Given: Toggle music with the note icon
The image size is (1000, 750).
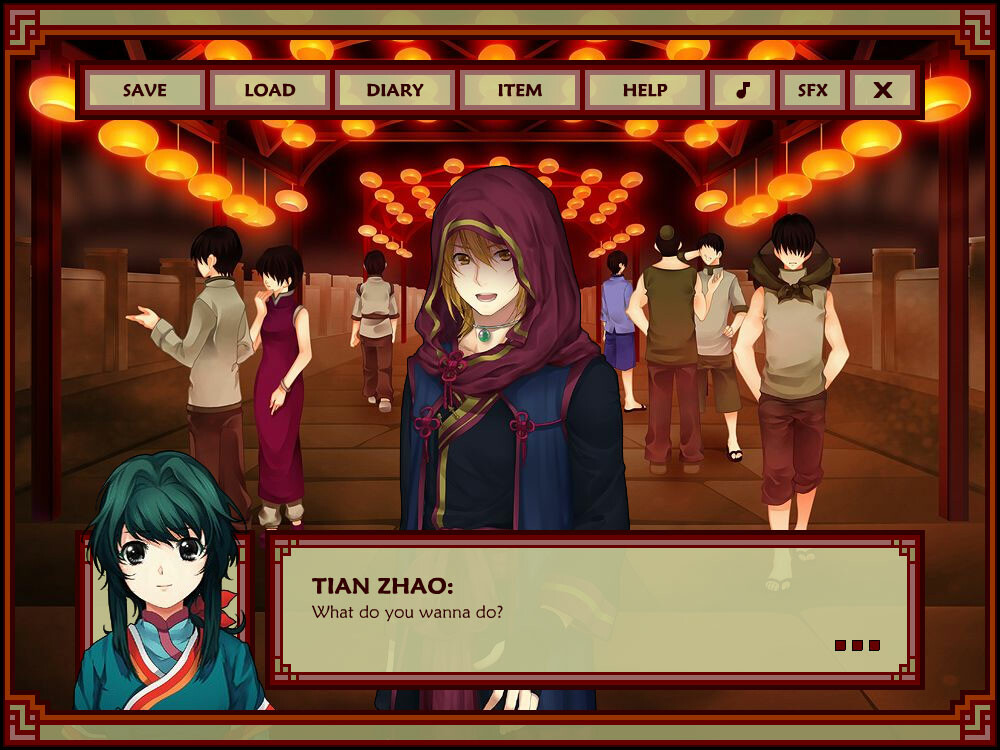Looking at the screenshot, I should (x=742, y=90).
